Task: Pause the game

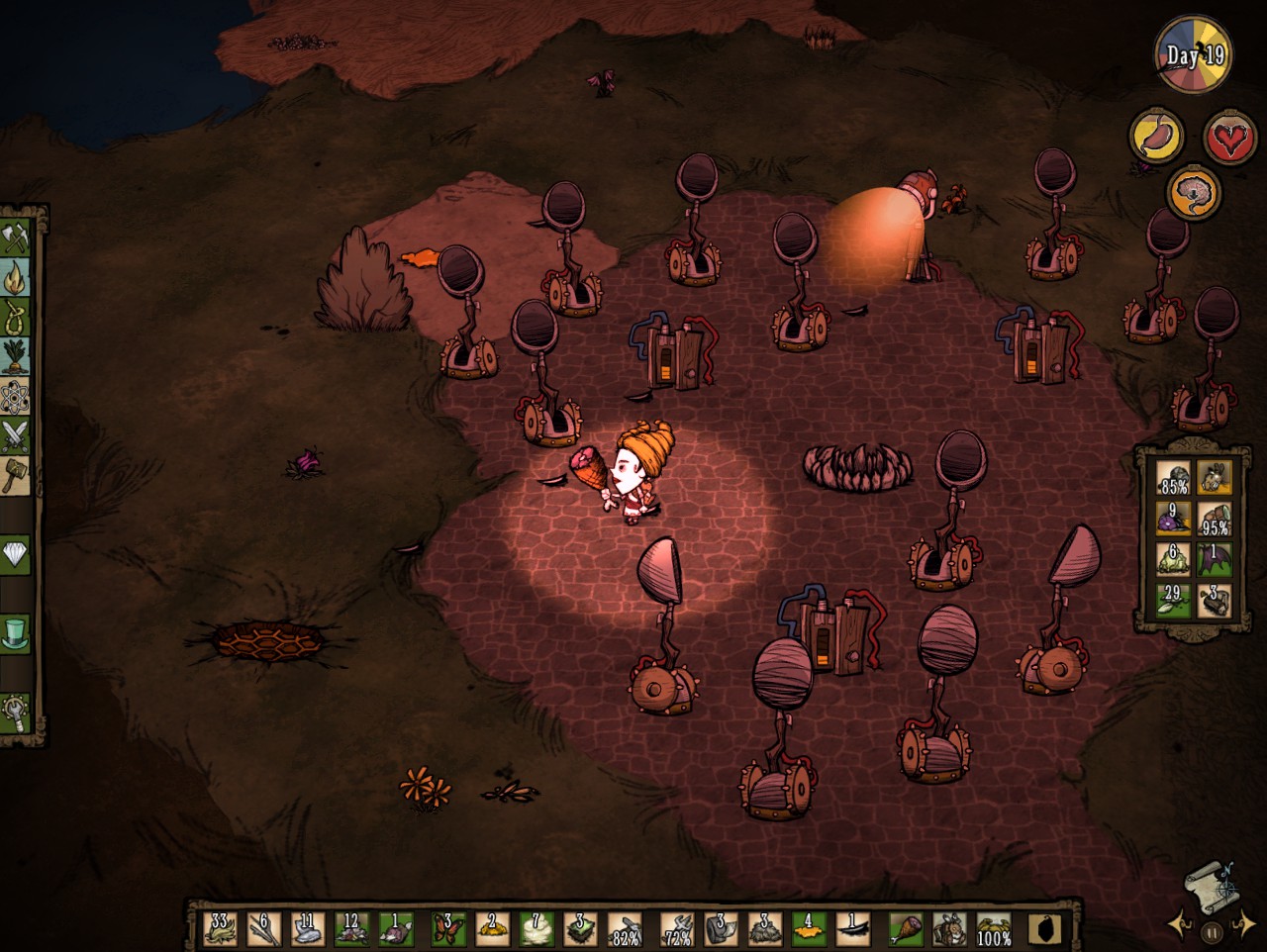Action: tap(1210, 931)
